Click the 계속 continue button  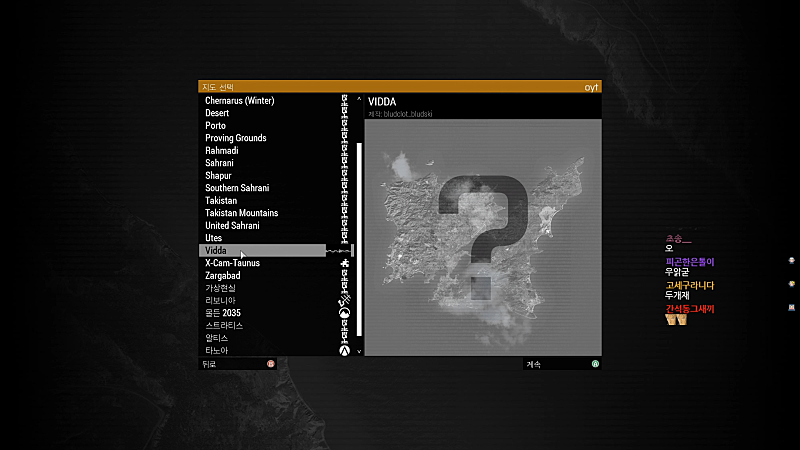pyautogui.click(x=562, y=364)
